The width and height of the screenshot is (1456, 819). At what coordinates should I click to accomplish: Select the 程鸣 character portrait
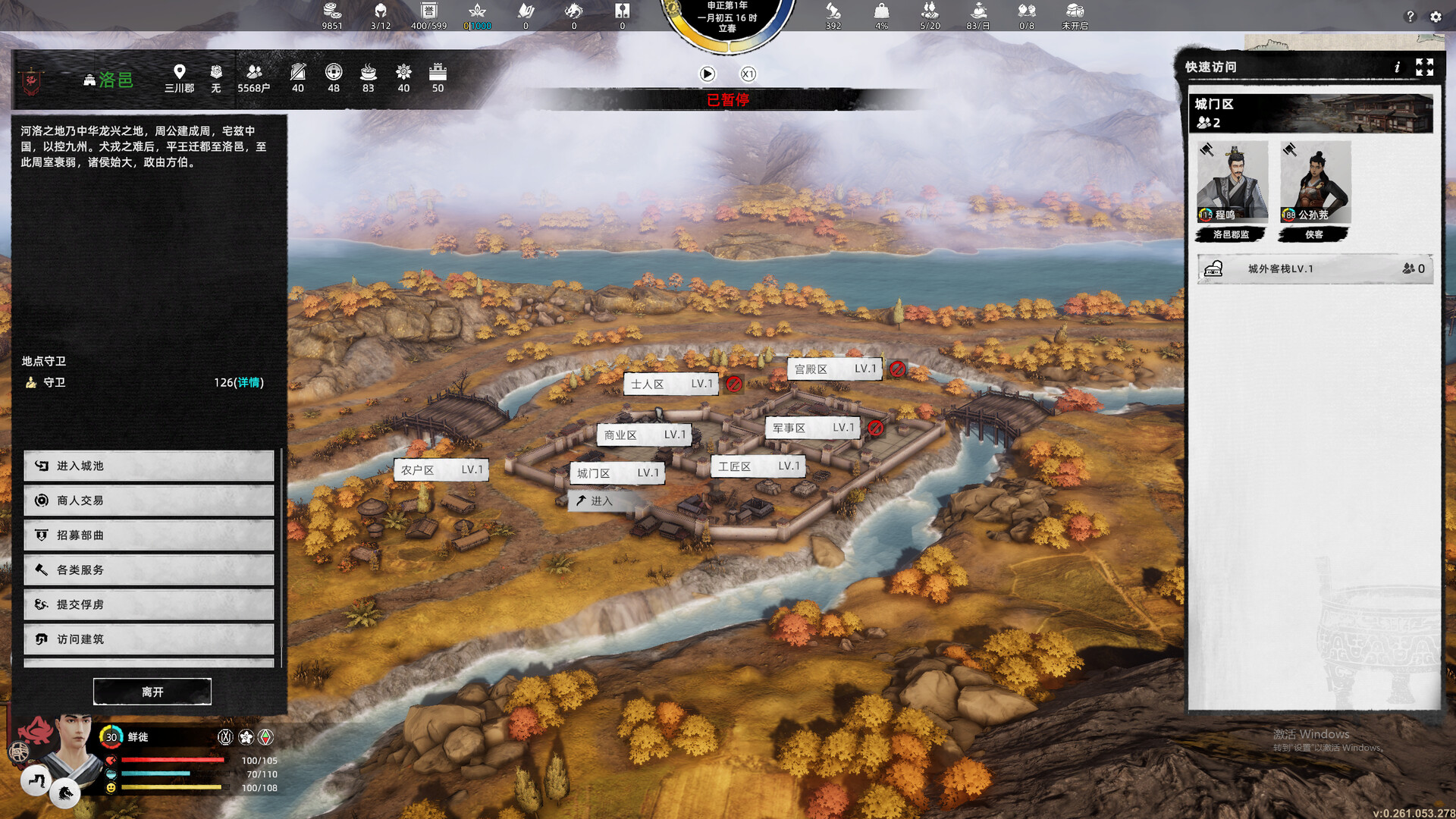(1232, 182)
